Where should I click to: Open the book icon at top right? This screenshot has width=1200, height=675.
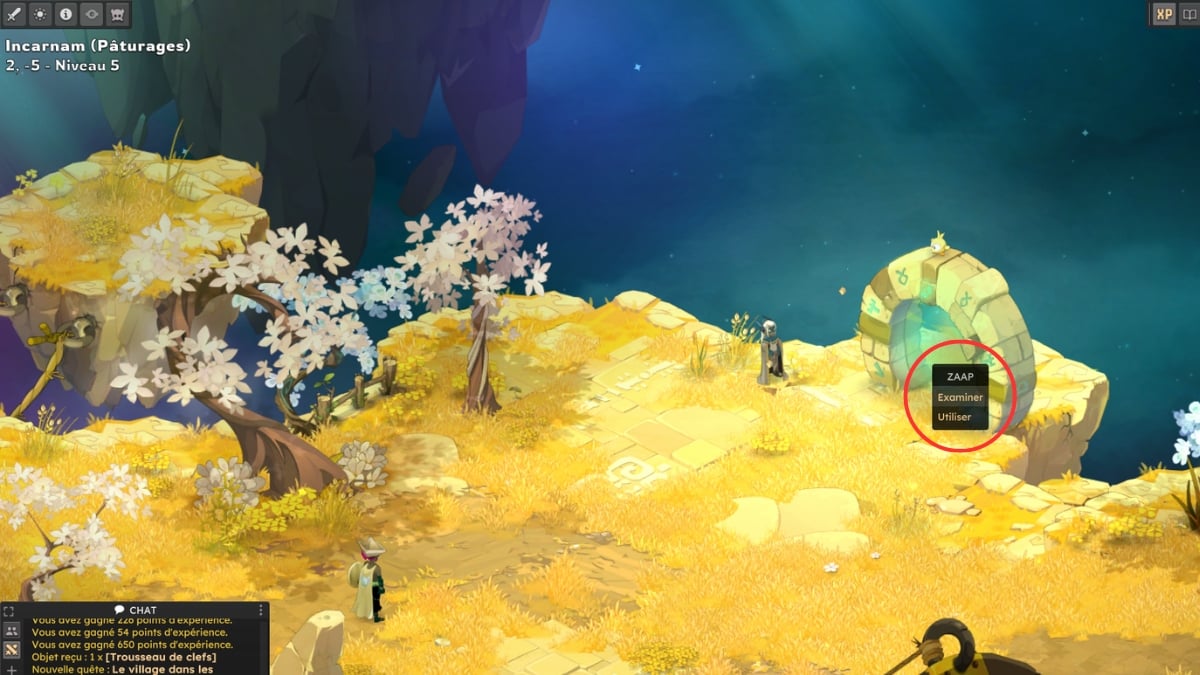[x=1188, y=14]
